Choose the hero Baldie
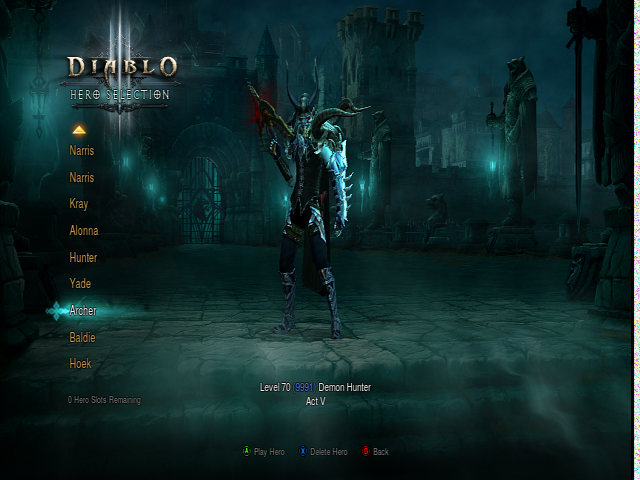The height and width of the screenshot is (480, 640). [x=82, y=338]
